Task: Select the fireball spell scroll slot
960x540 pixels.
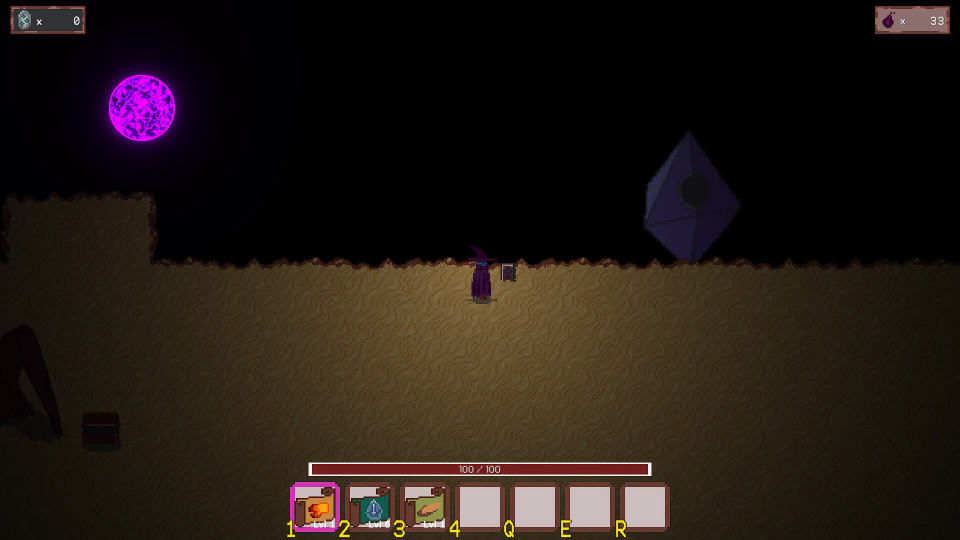Action: [316, 507]
